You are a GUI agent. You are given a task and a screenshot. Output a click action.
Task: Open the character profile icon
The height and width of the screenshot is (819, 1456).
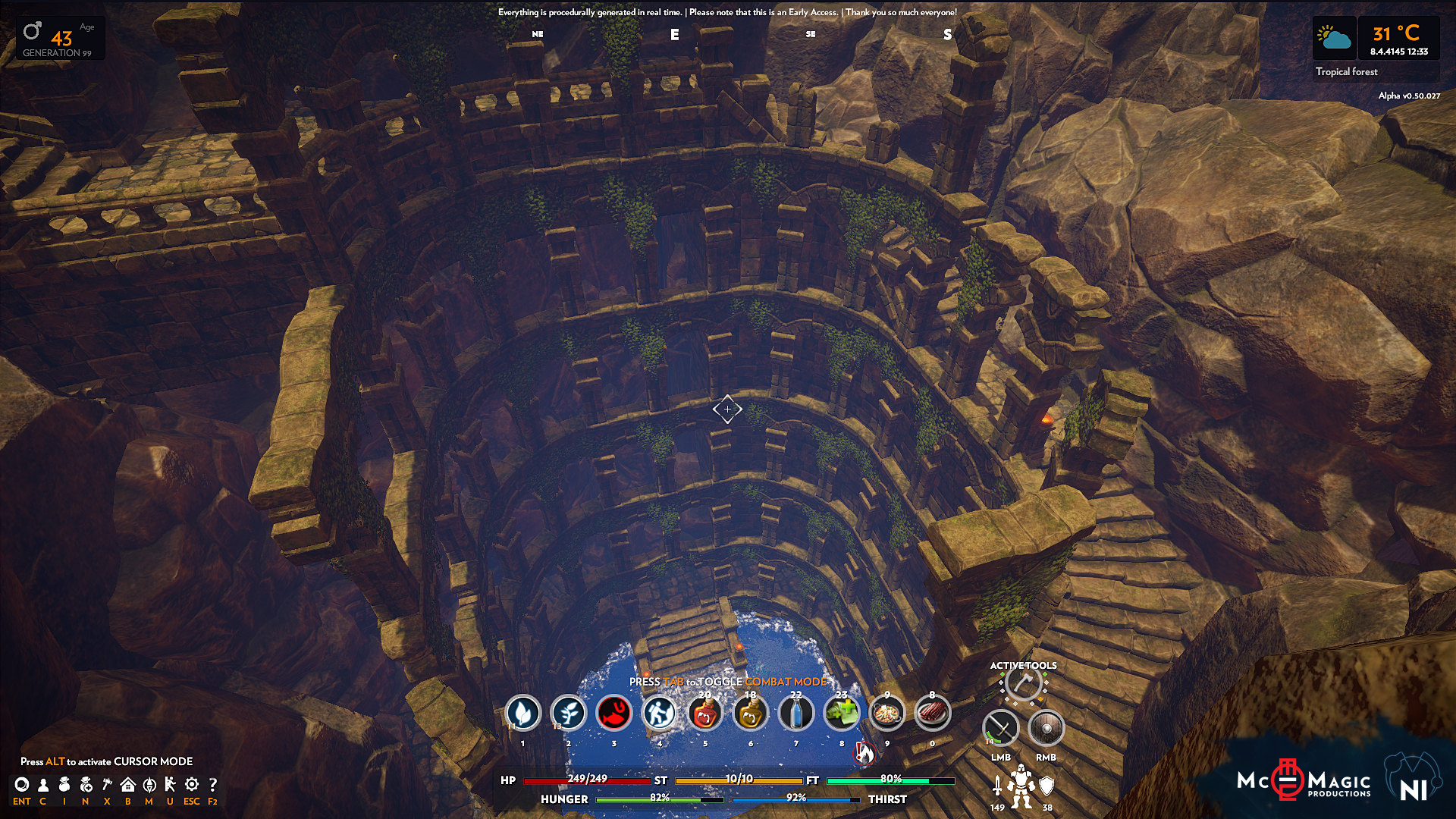pos(43,785)
